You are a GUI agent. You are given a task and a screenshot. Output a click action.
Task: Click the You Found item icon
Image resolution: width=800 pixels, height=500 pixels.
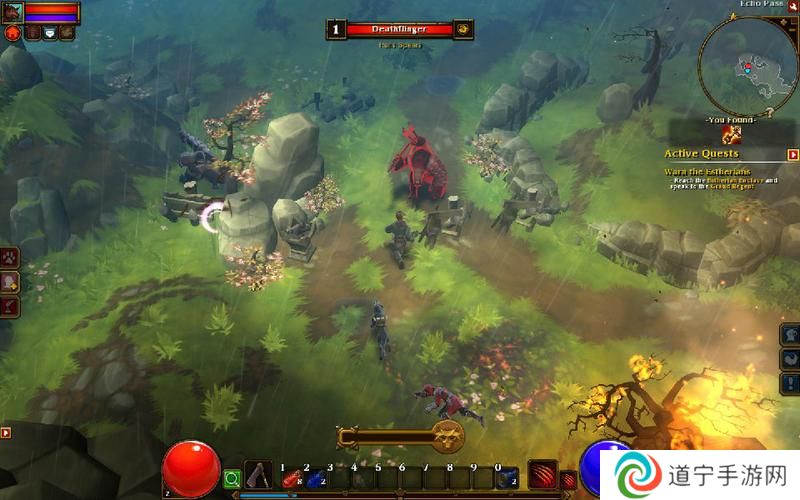[734, 134]
